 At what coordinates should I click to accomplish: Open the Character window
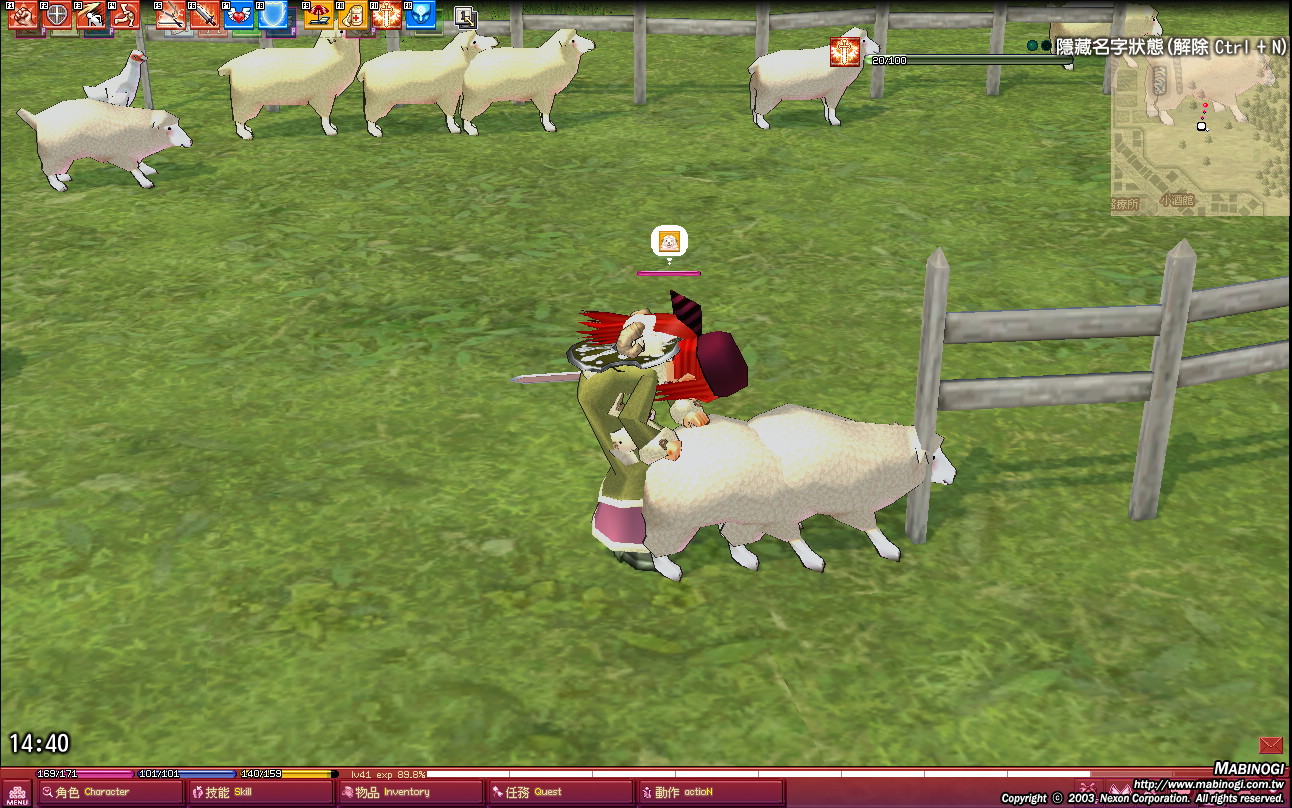[x=110, y=793]
